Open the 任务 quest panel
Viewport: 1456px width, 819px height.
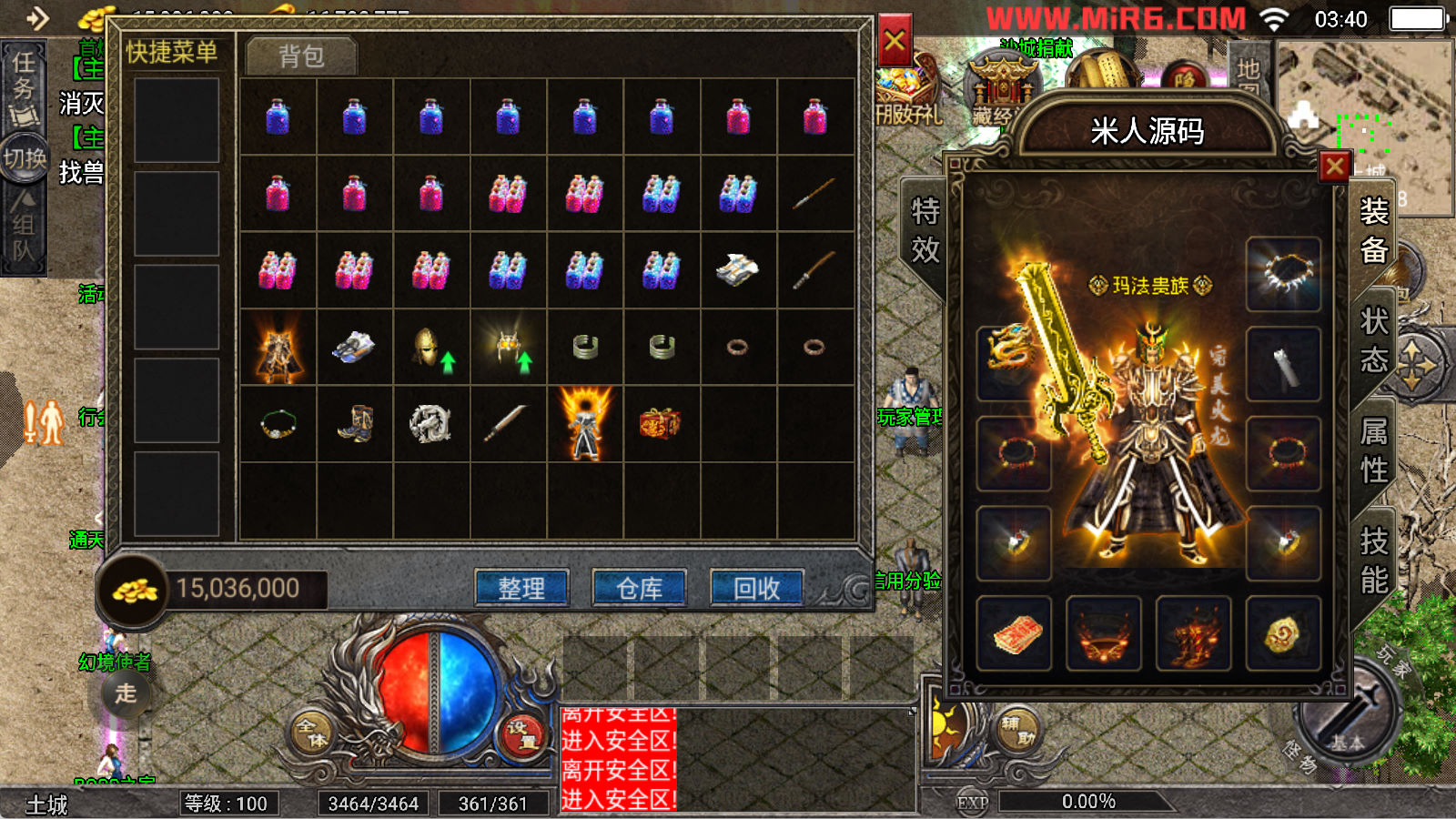coord(24,86)
